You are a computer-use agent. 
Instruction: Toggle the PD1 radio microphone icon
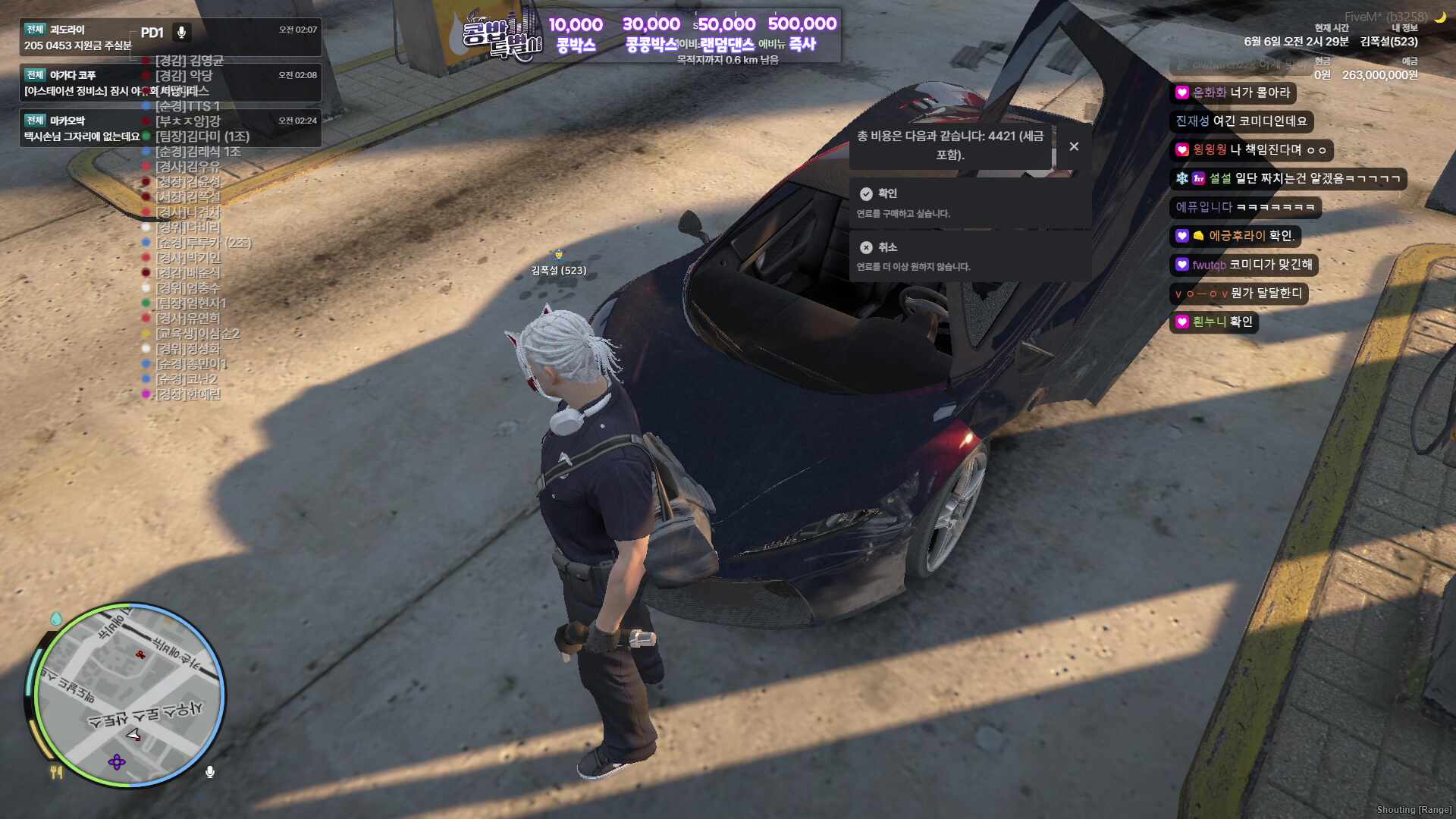pyautogui.click(x=181, y=33)
